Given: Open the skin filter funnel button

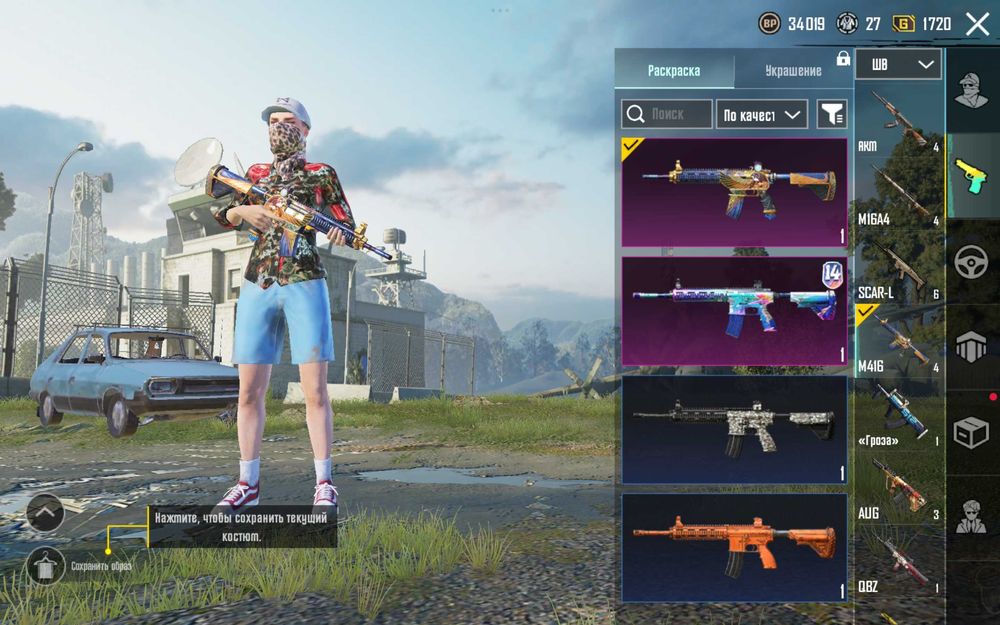Looking at the screenshot, I should 831,115.
